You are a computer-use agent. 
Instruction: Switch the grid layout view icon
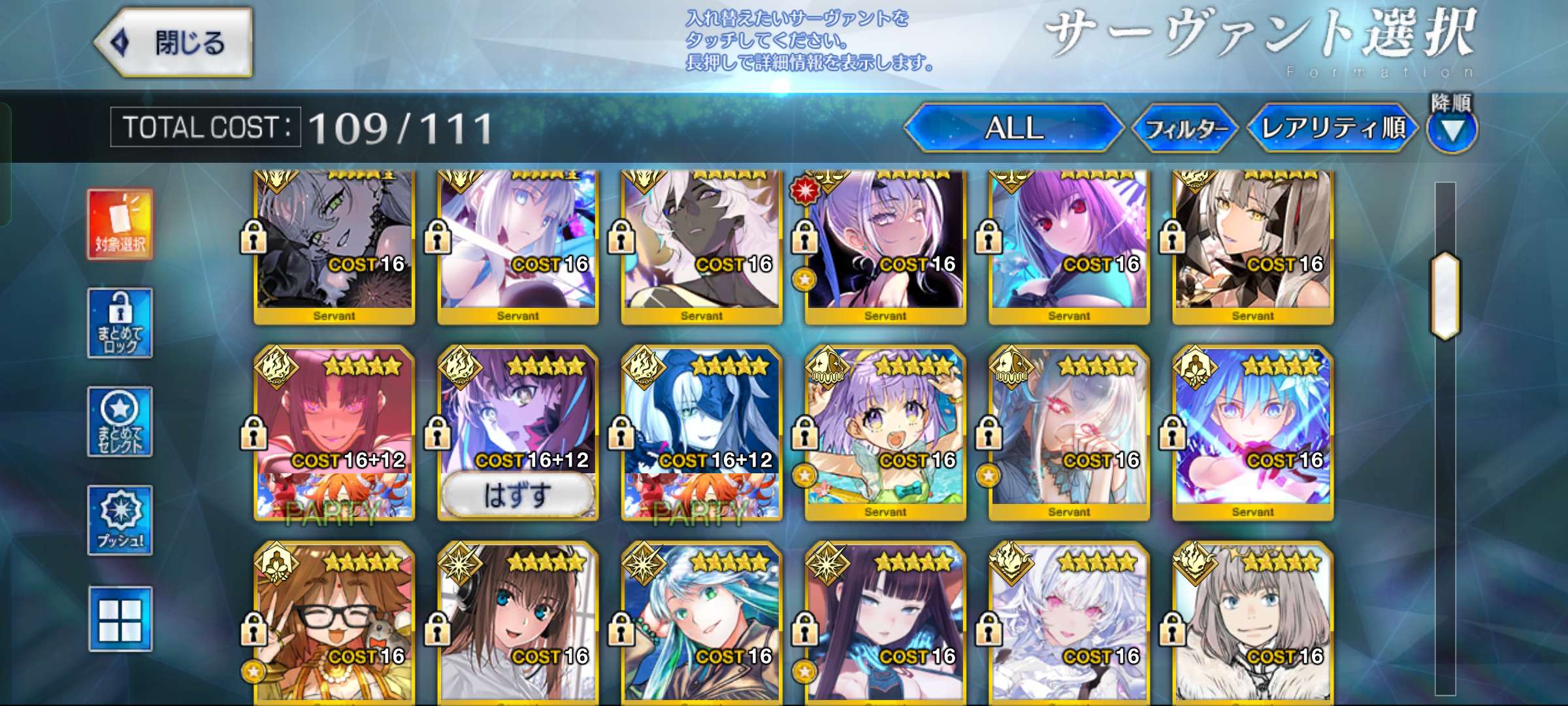point(120,618)
